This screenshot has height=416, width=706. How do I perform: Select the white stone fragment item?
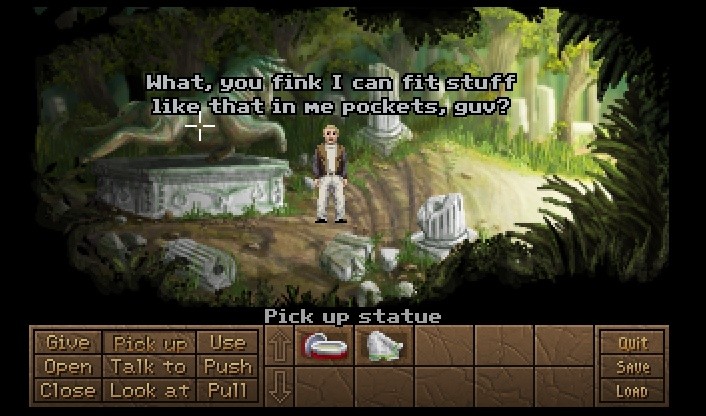point(384,346)
